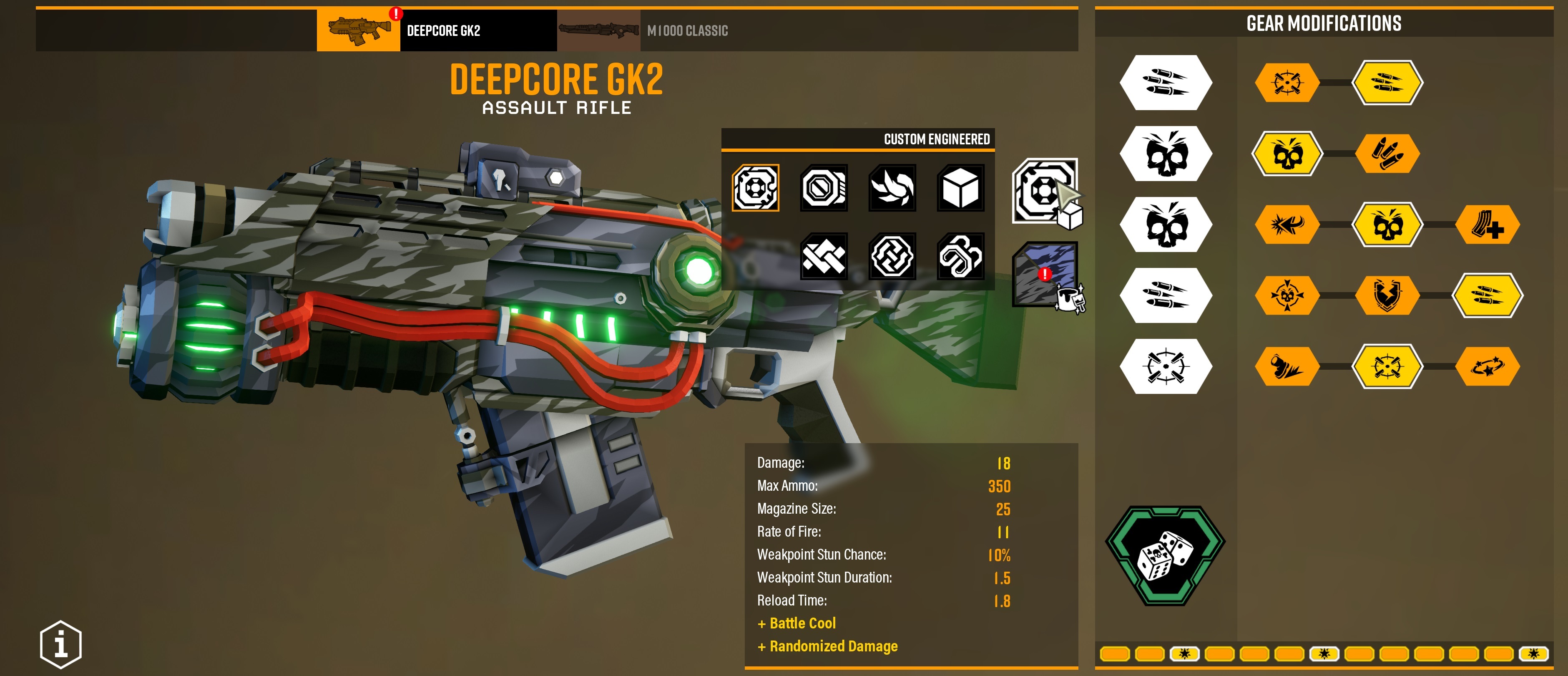Choose the white cube framework icon
1568x676 pixels.
pos(960,188)
